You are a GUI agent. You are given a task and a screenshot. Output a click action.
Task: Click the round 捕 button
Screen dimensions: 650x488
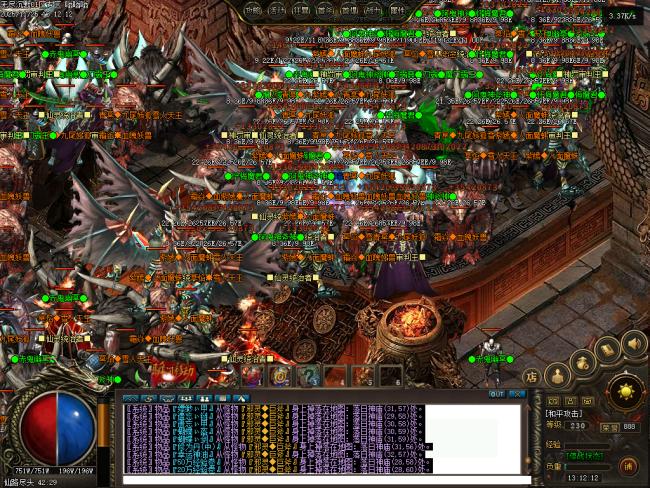(x=628, y=465)
